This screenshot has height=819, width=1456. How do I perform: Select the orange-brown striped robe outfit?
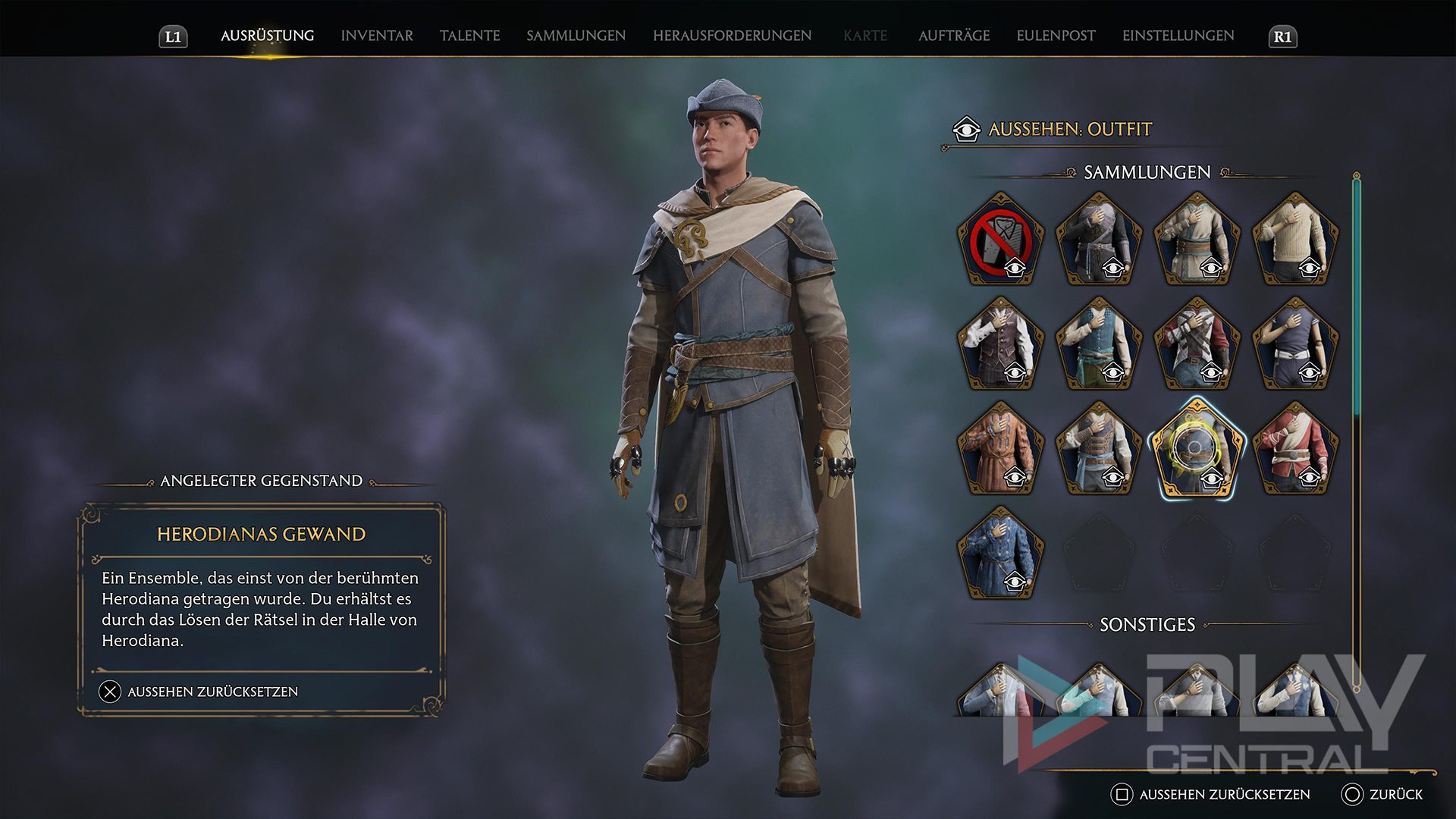click(x=1000, y=449)
